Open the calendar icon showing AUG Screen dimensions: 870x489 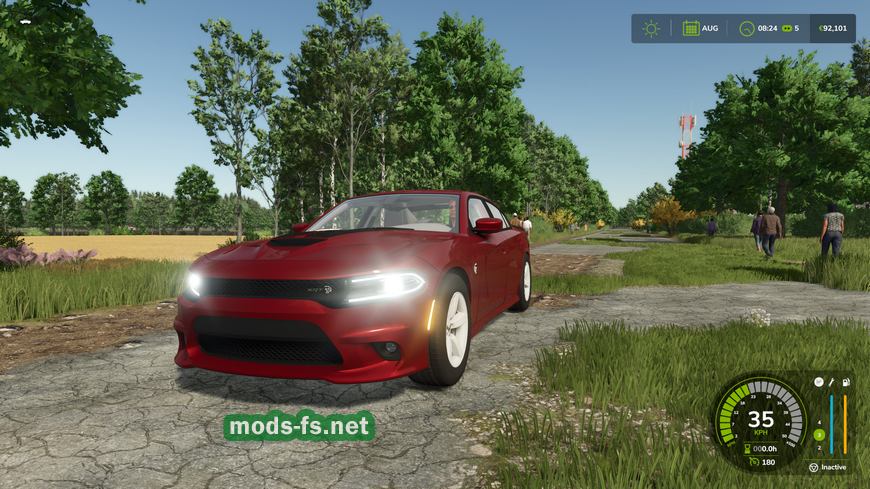(691, 28)
